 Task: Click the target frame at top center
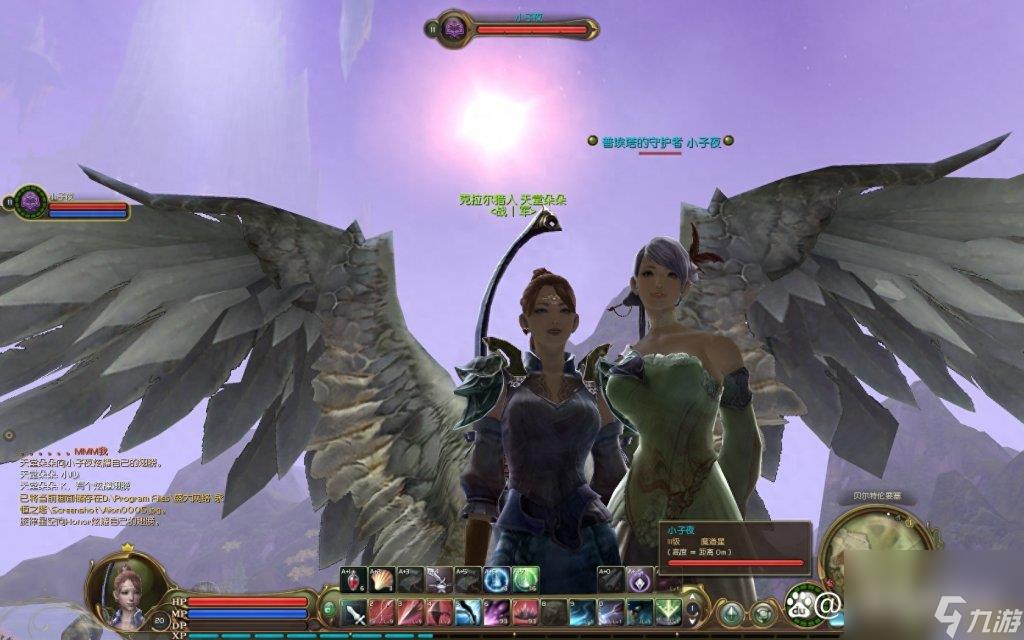point(516,28)
